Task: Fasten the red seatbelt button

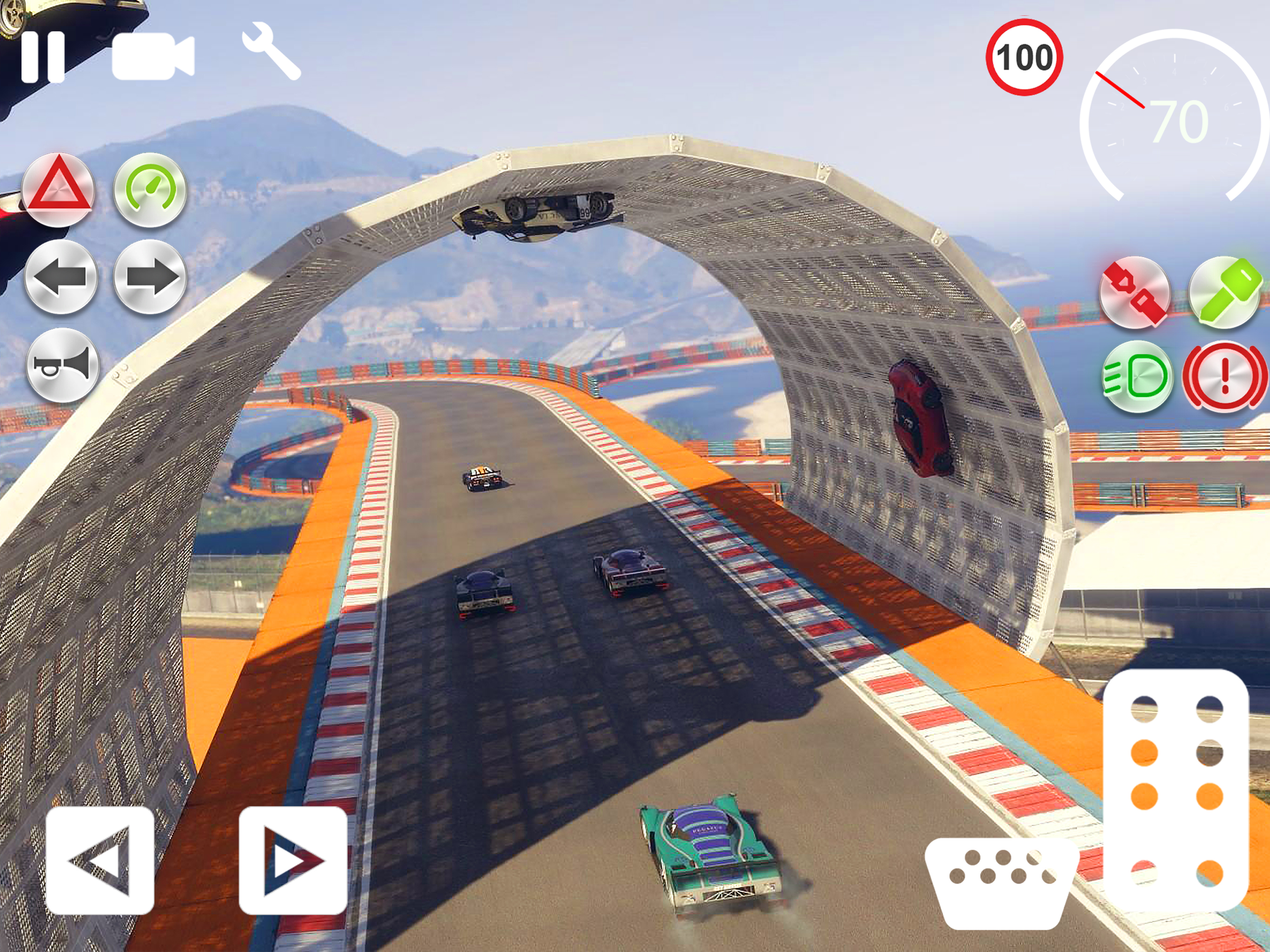Action: coord(1135,292)
